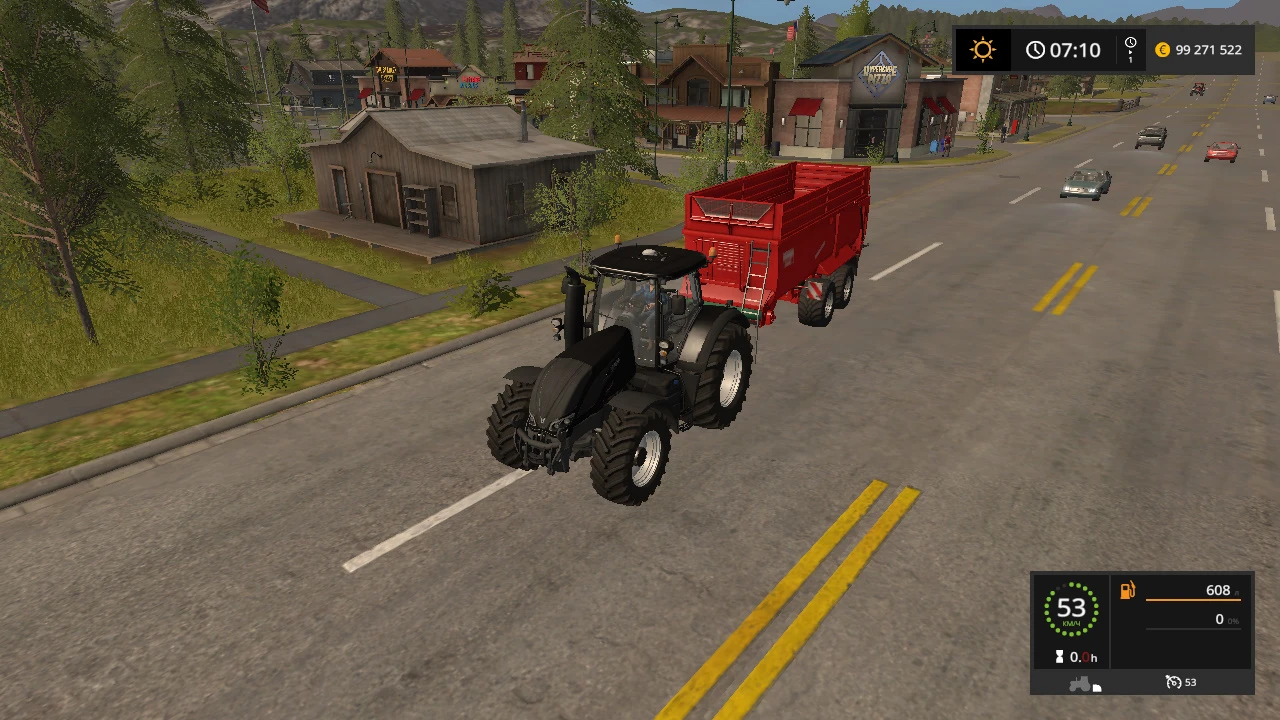Image resolution: width=1280 pixels, height=720 pixels.
Task: Click the orange fuel level bar
Action: [x=1194, y=600]
